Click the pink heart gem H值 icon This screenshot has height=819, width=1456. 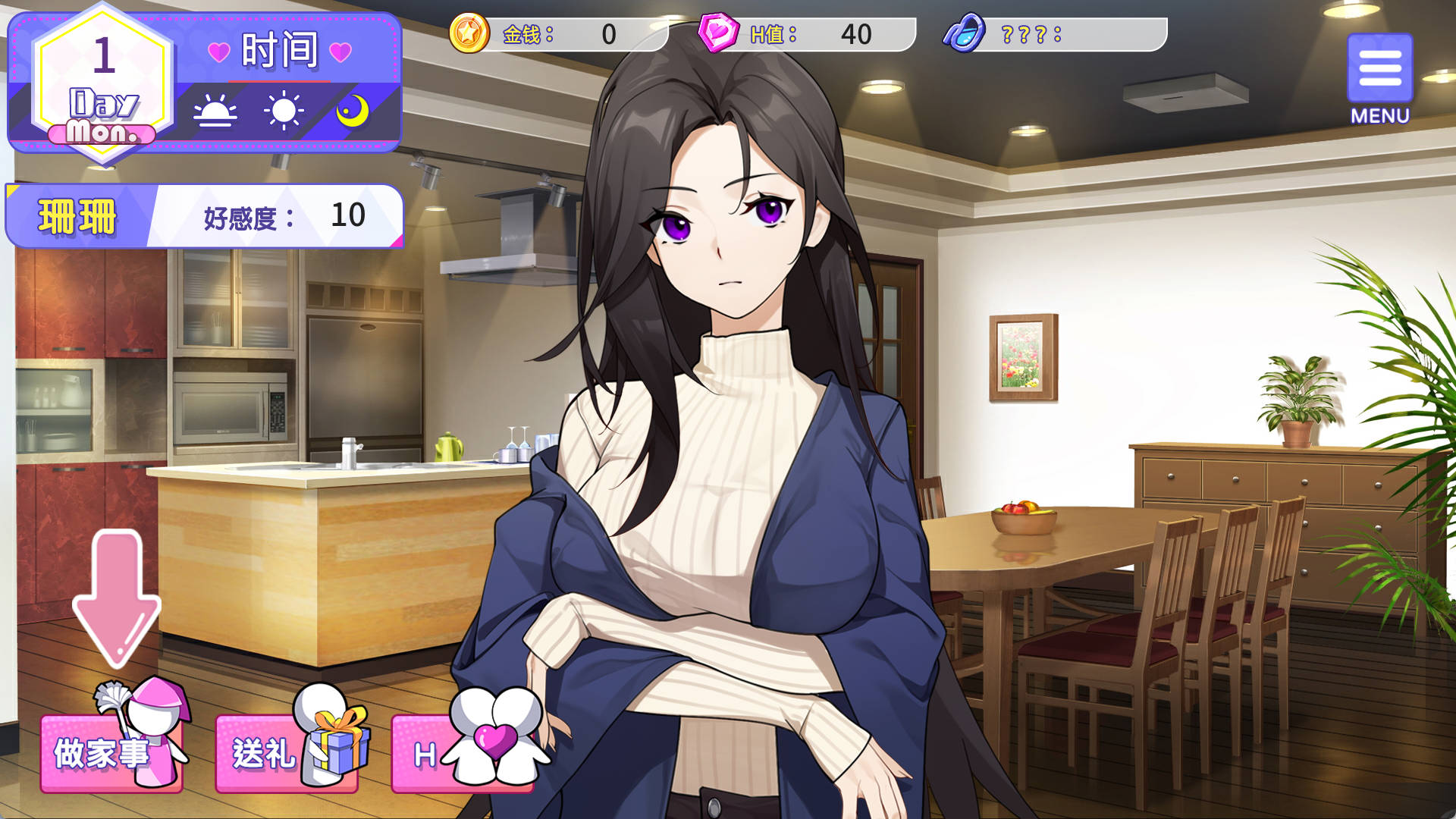[x=717, y=33]
